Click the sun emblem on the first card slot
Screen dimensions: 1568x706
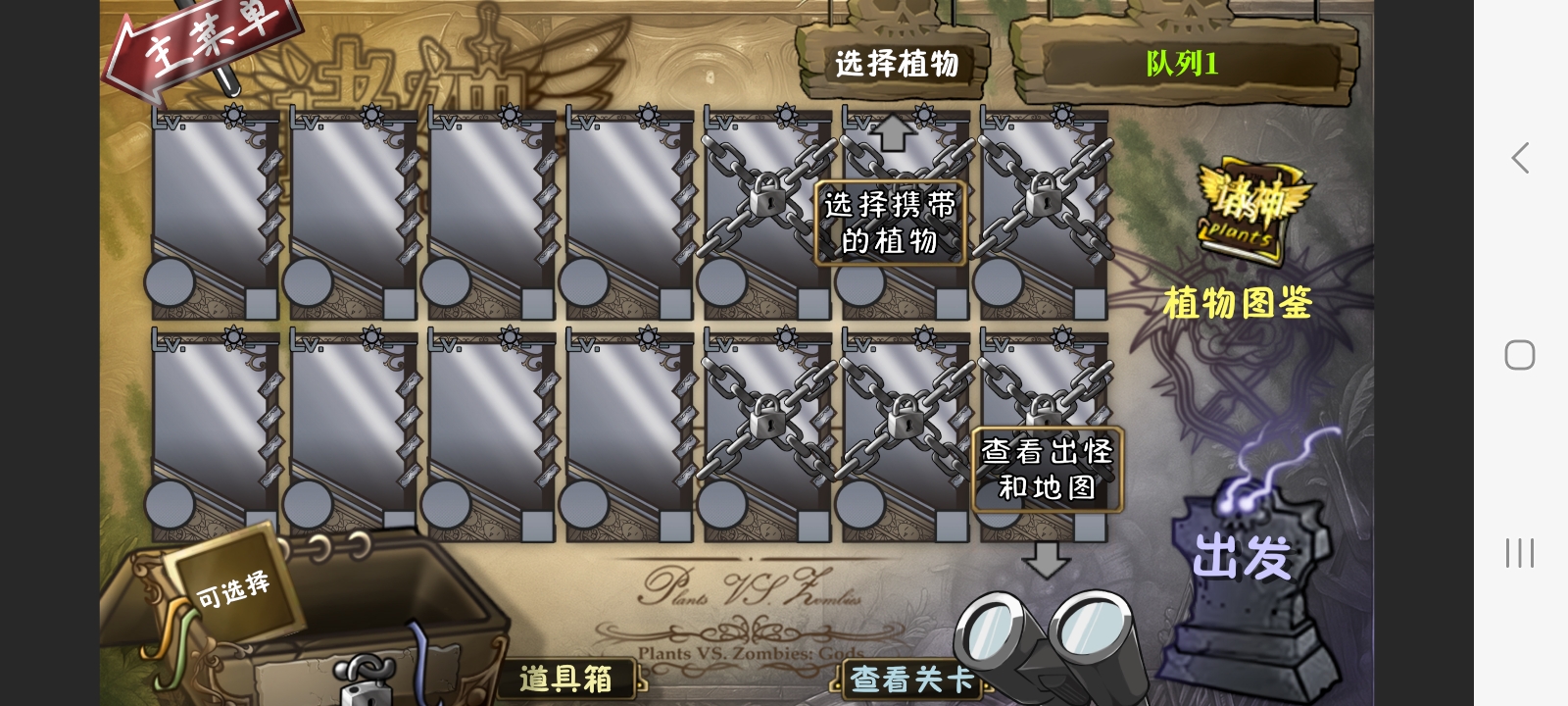click(232, 115)
